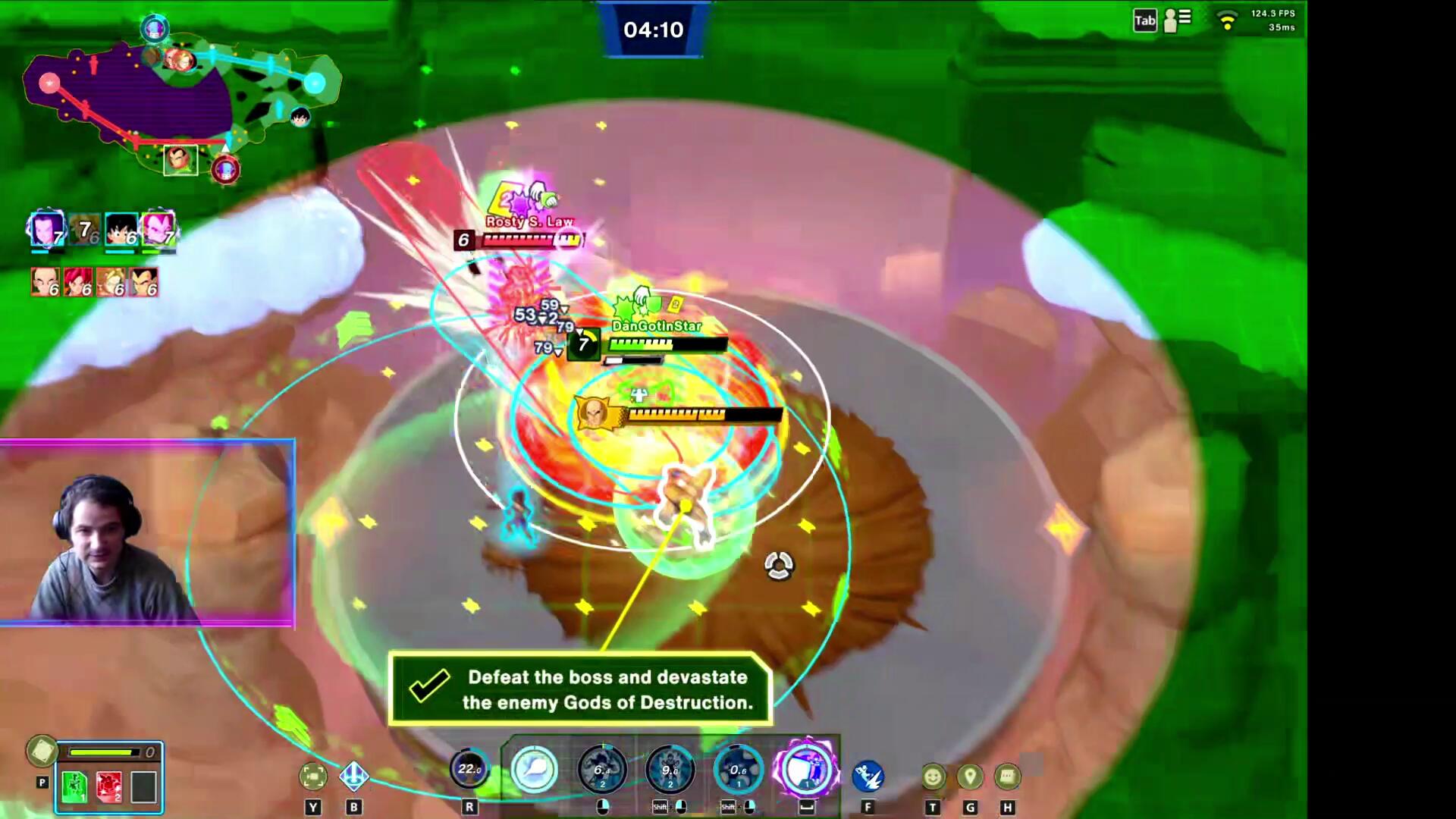
Task: Activate the skill with 9.0 cooldown
Action: (670, 770)
